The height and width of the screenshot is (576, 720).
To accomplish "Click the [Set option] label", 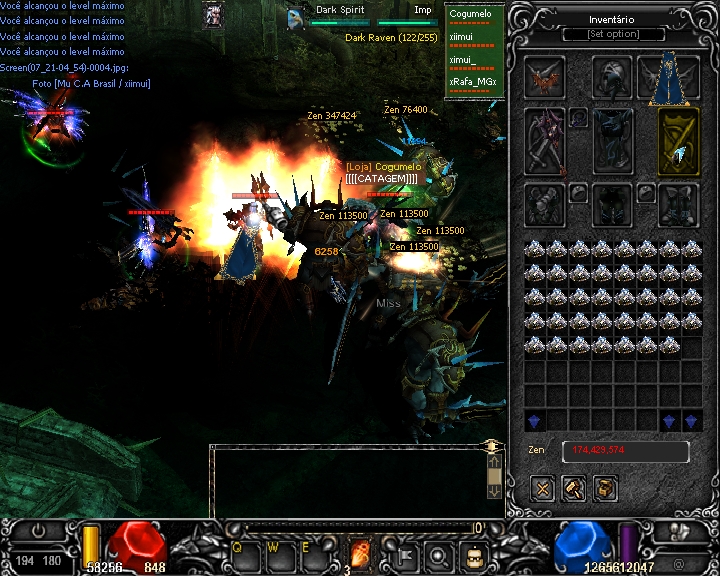I will point(613,34).
